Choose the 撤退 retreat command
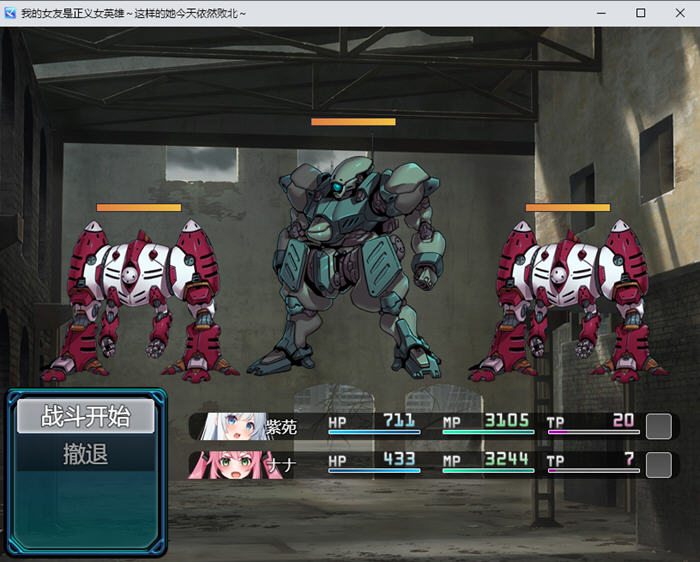Screen dimensions: 700x562 point(85,455)
